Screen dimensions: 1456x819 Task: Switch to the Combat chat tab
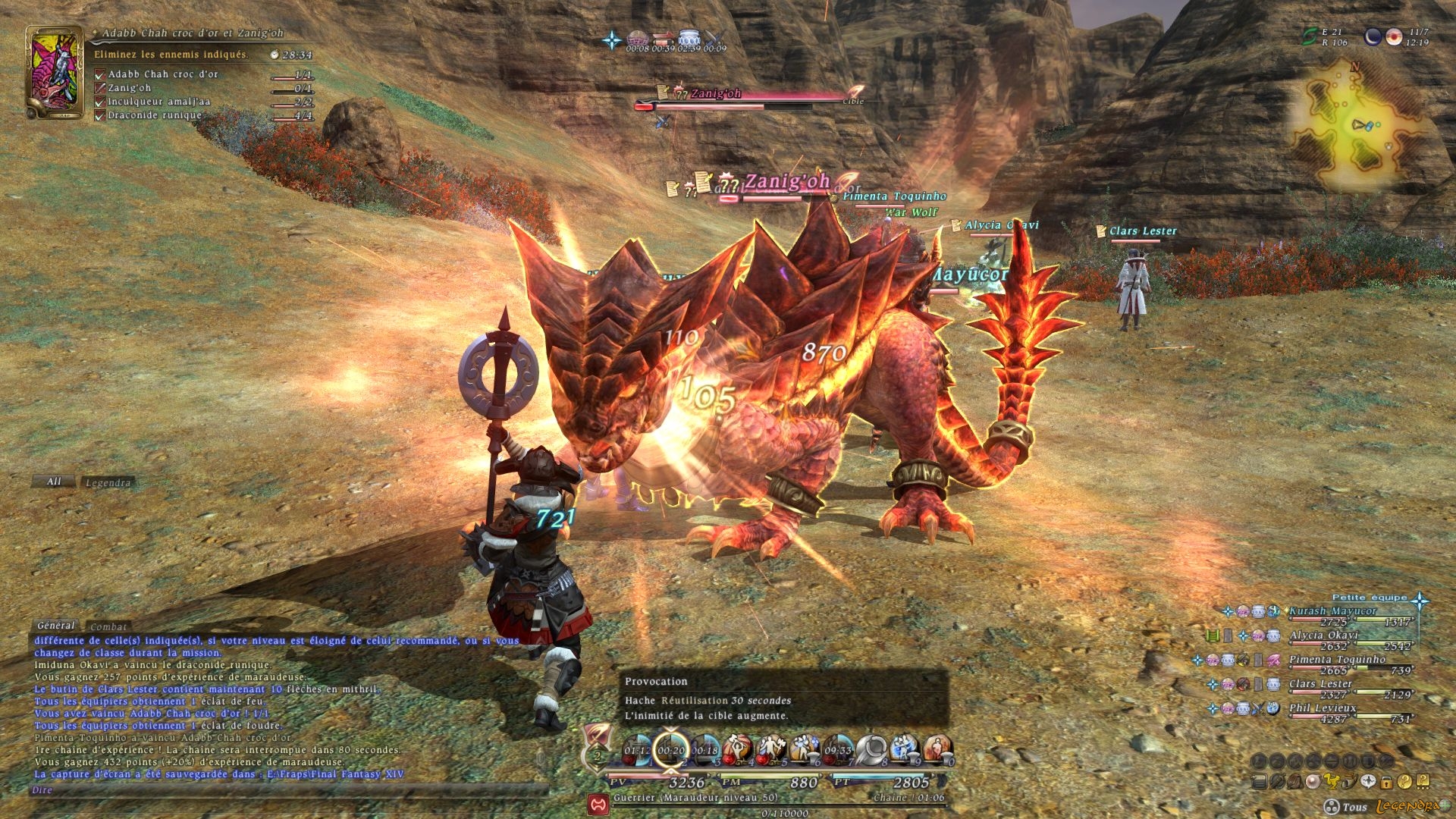(x=108, y=626)
